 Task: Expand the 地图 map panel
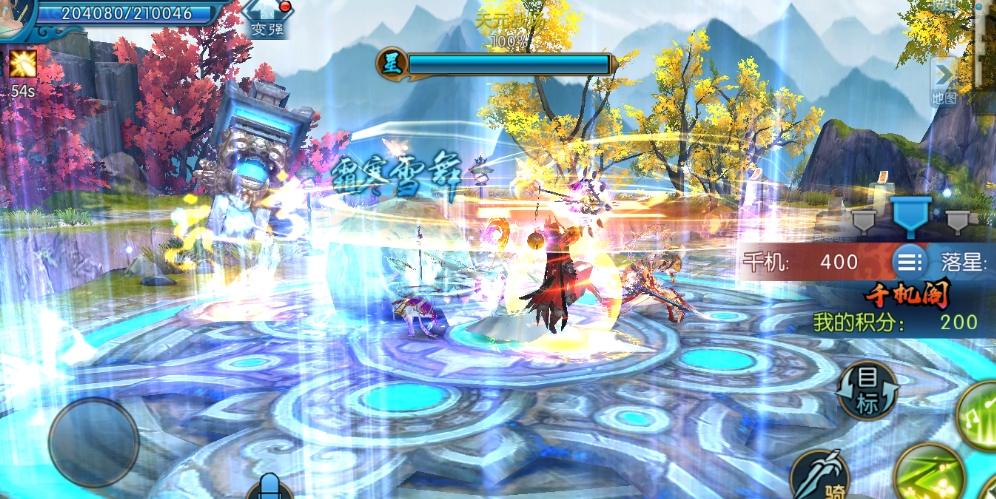click(944, 82)
